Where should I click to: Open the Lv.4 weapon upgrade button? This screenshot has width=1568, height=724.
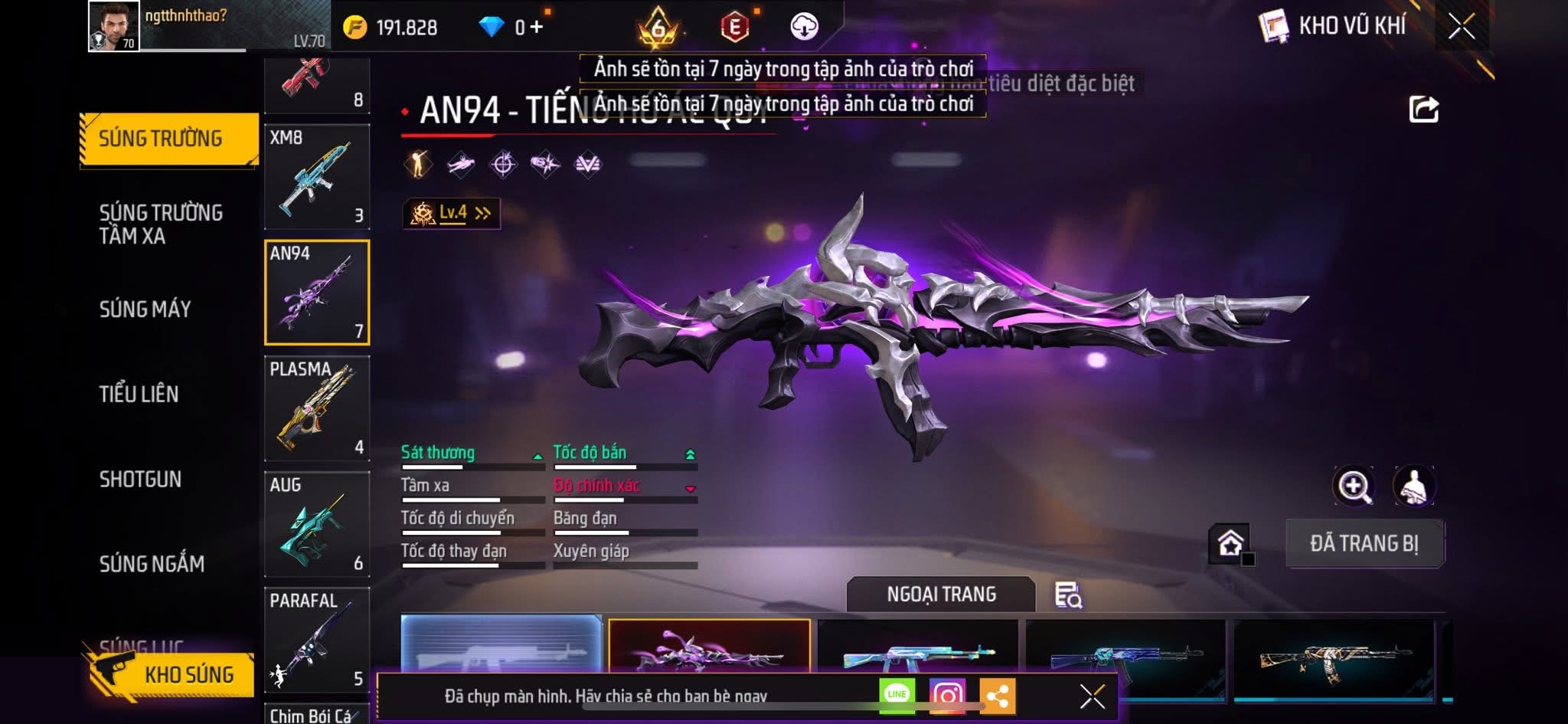[x=452, y=213]
